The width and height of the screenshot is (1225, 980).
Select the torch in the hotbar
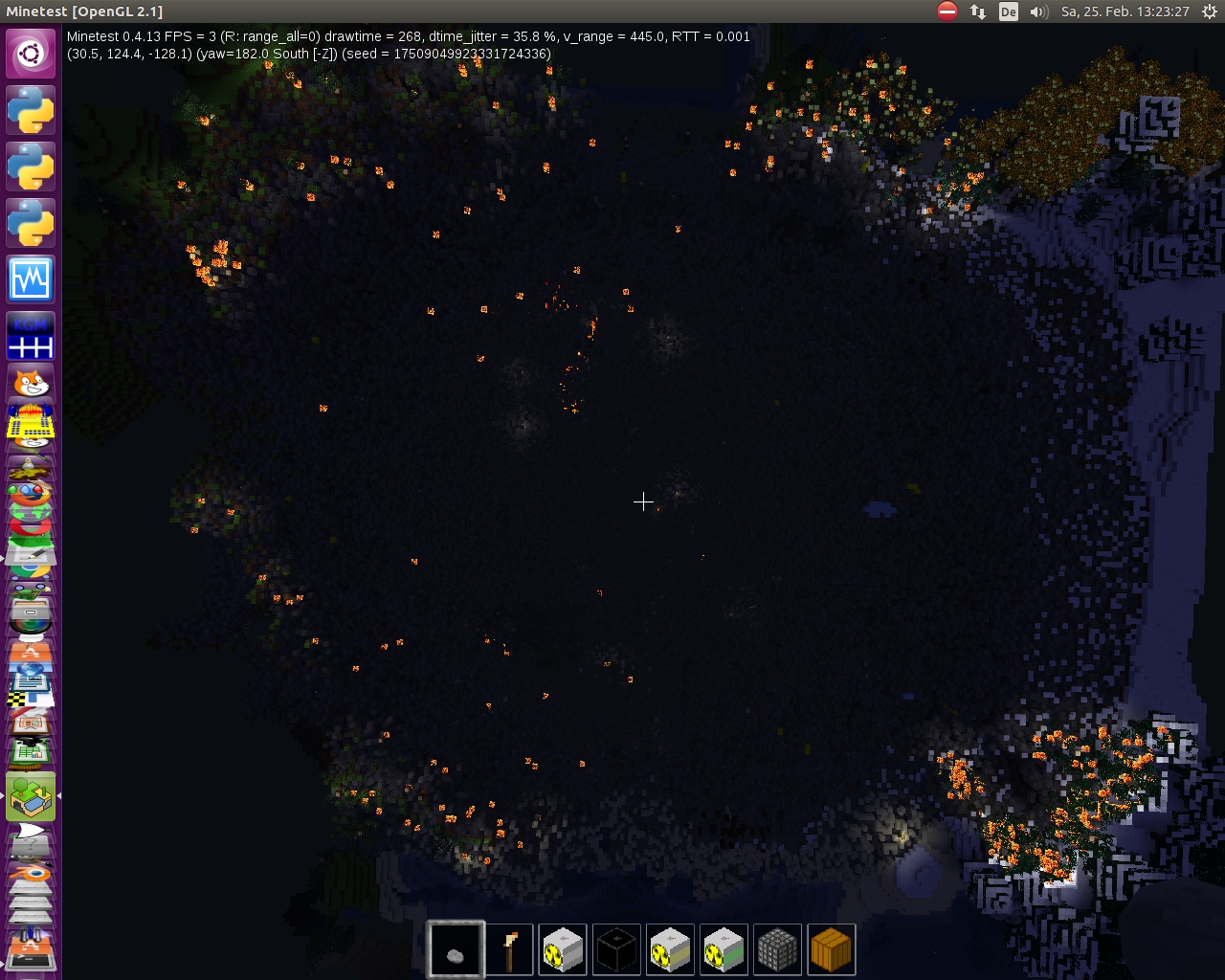click(510, 948)
